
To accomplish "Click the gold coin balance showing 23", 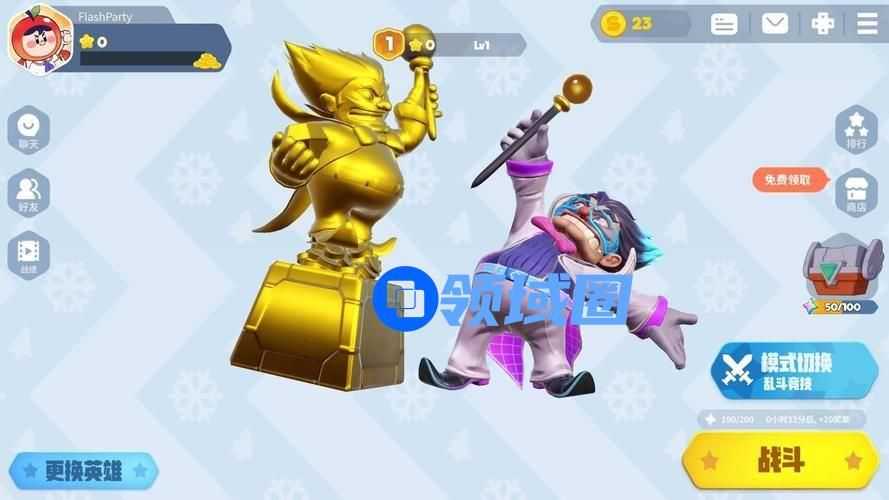I will click(638, 24).
